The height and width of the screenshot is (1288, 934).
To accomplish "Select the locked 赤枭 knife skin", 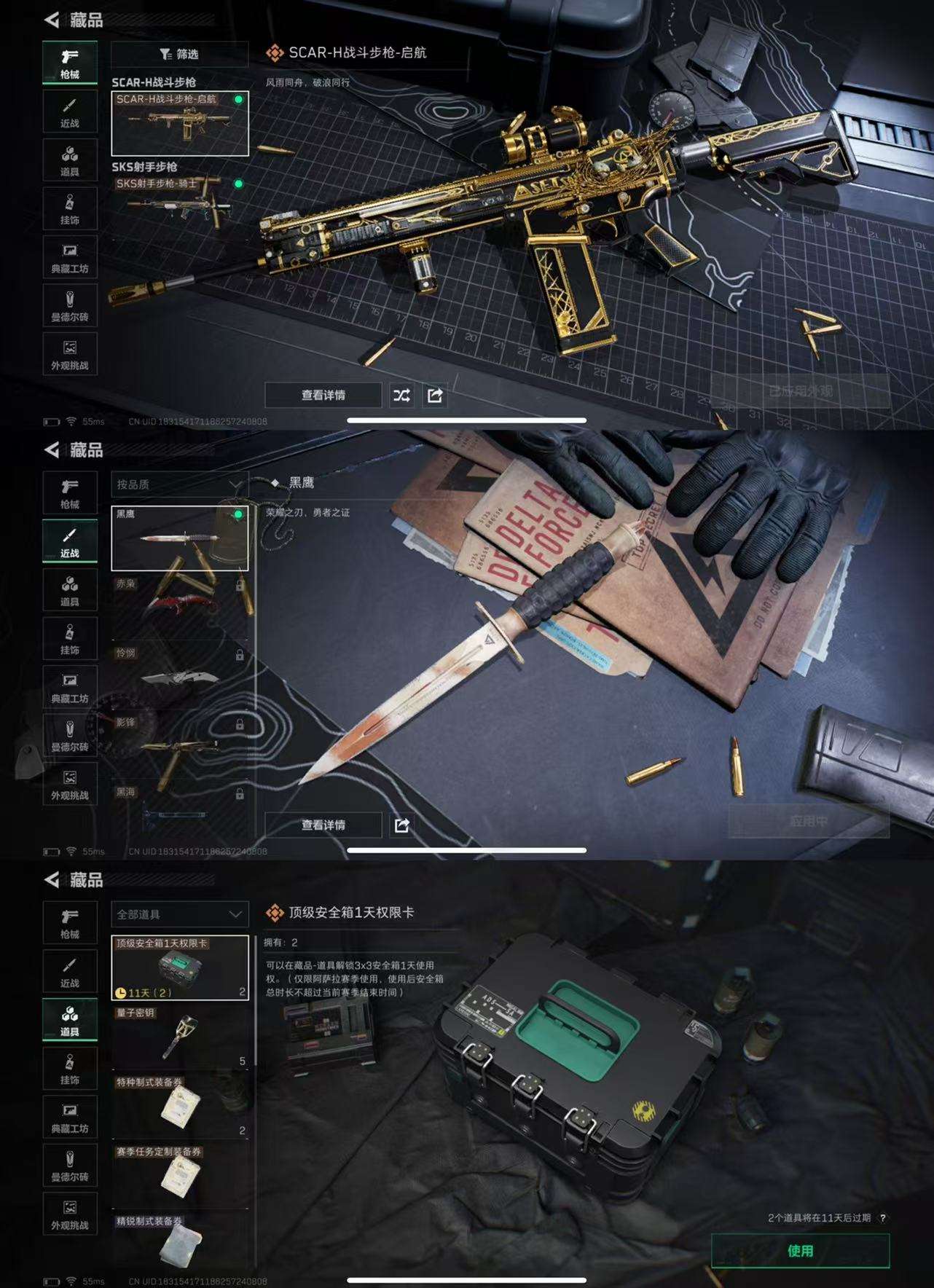I will tap(179, 605).
